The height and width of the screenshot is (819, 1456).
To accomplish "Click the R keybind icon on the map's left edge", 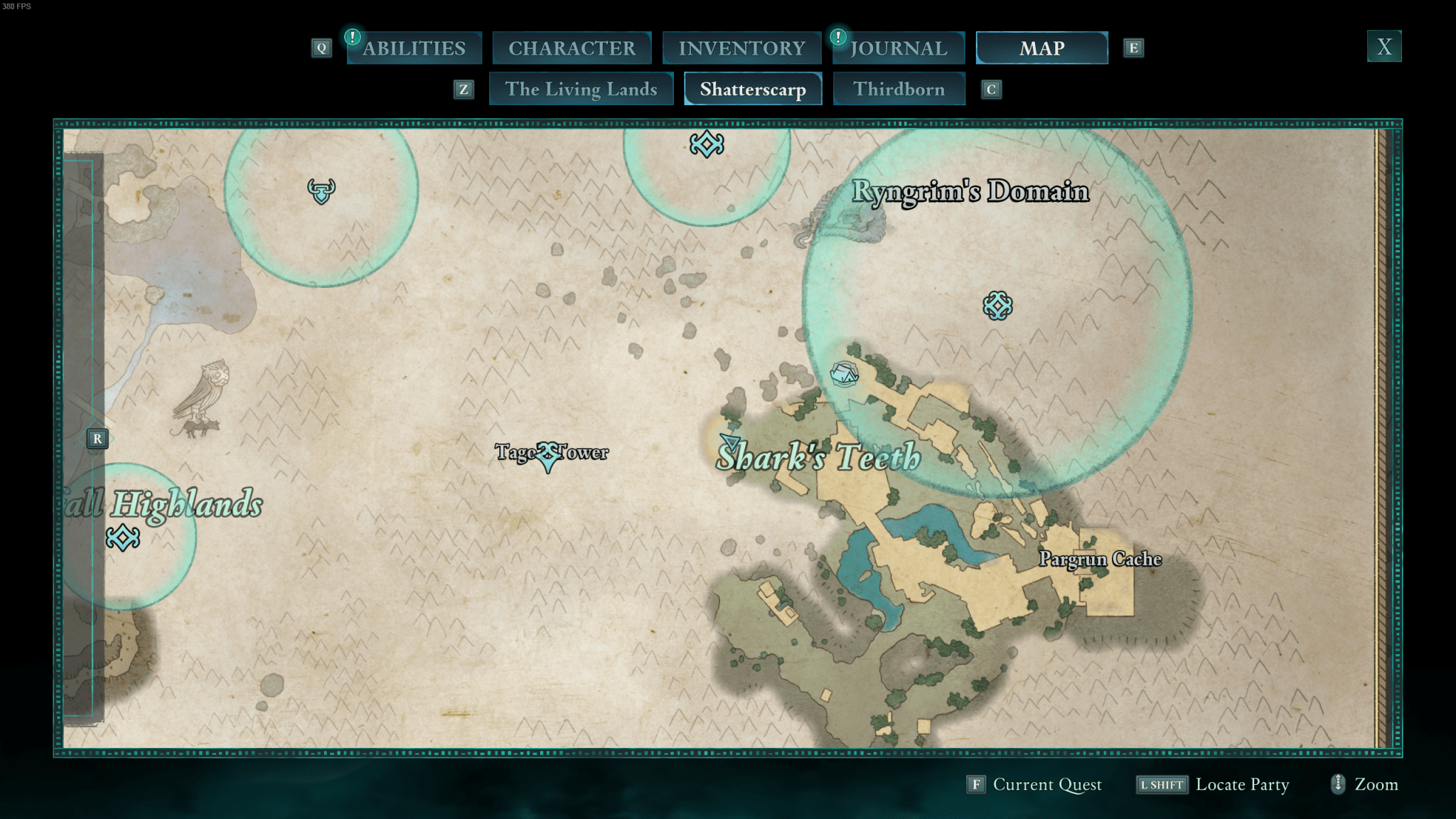I will pyautogui.click(x=97, y=439).
